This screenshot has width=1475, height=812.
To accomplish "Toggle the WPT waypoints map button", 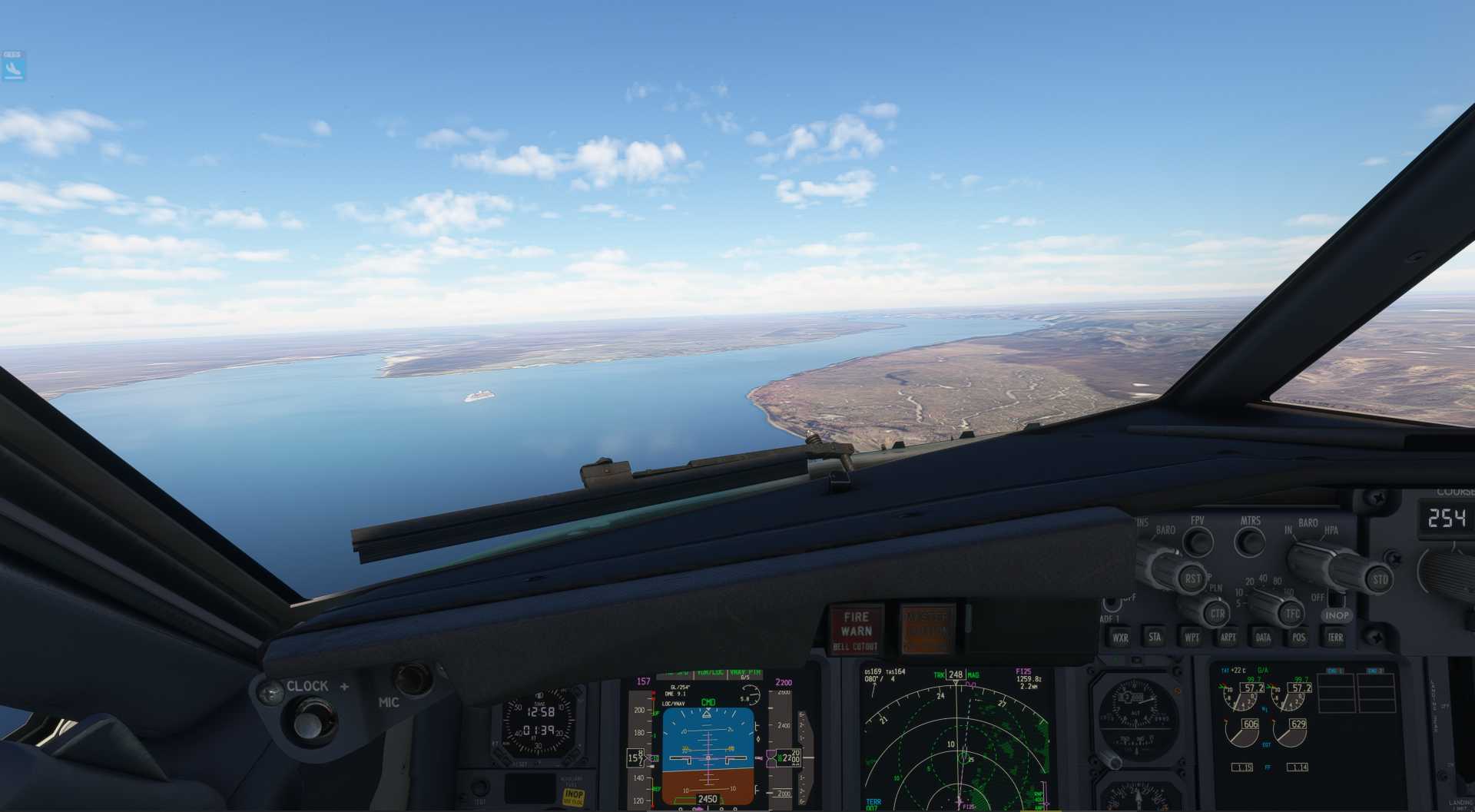I will 1192,637.
